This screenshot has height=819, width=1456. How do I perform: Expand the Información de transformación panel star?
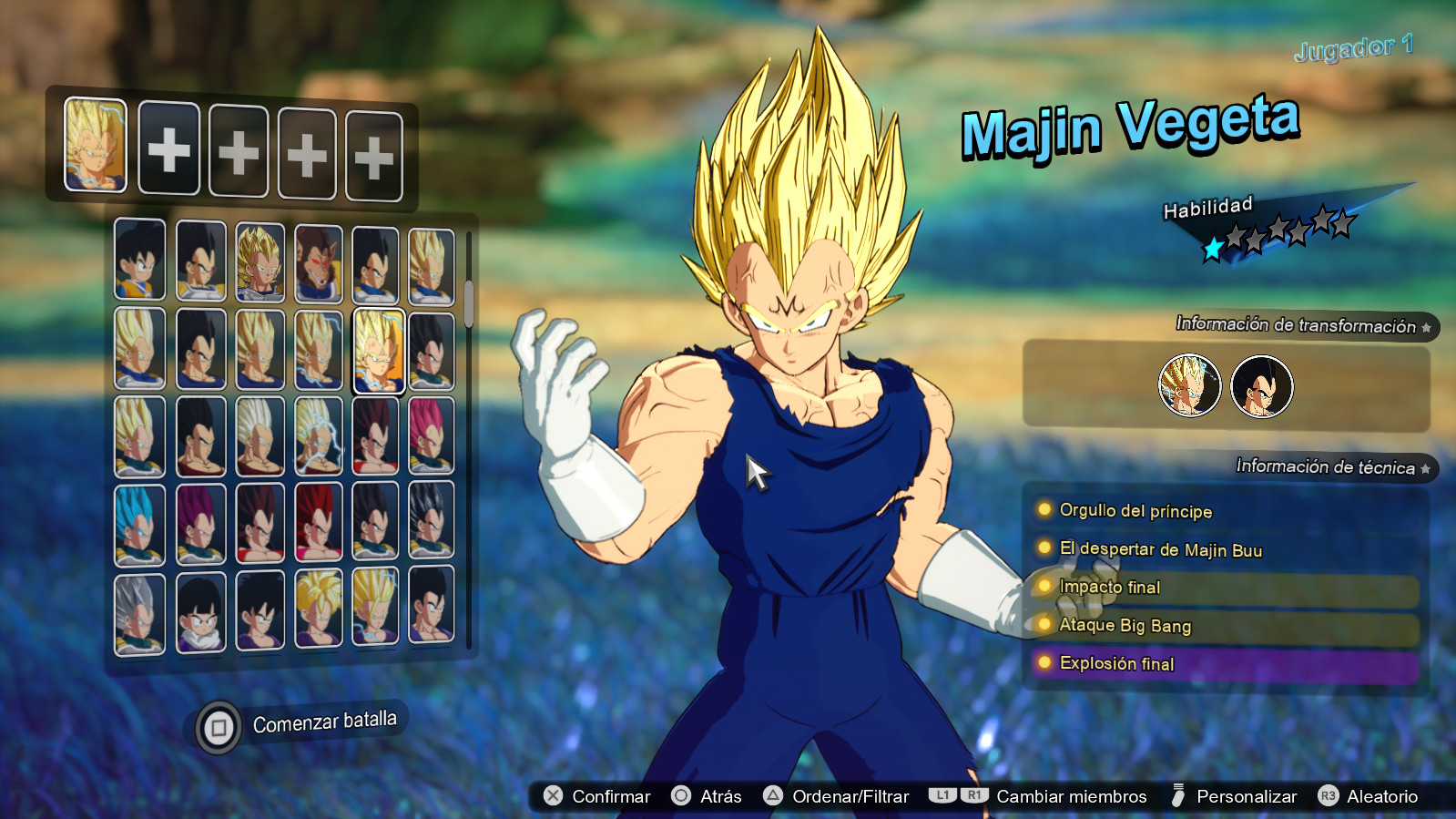1426,327
